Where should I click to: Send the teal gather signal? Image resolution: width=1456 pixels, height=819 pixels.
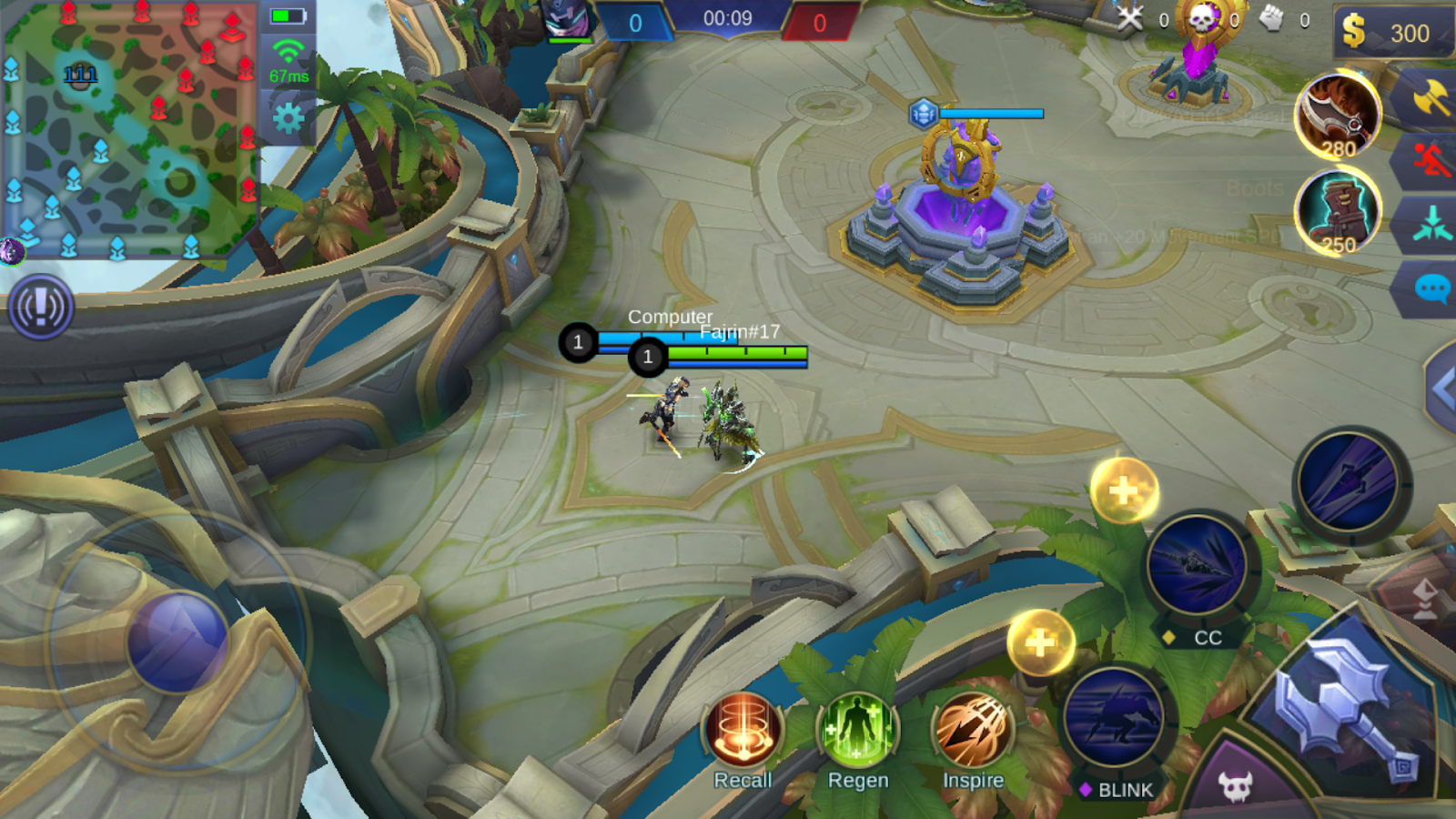[x=1431, y=224]
